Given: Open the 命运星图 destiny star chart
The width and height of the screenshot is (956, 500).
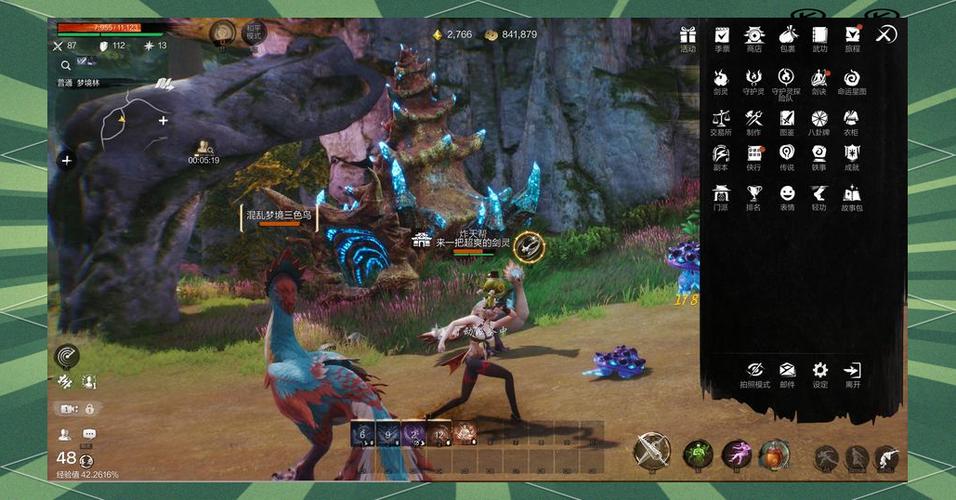Looking at the screenshot, I should pos(852,78).
